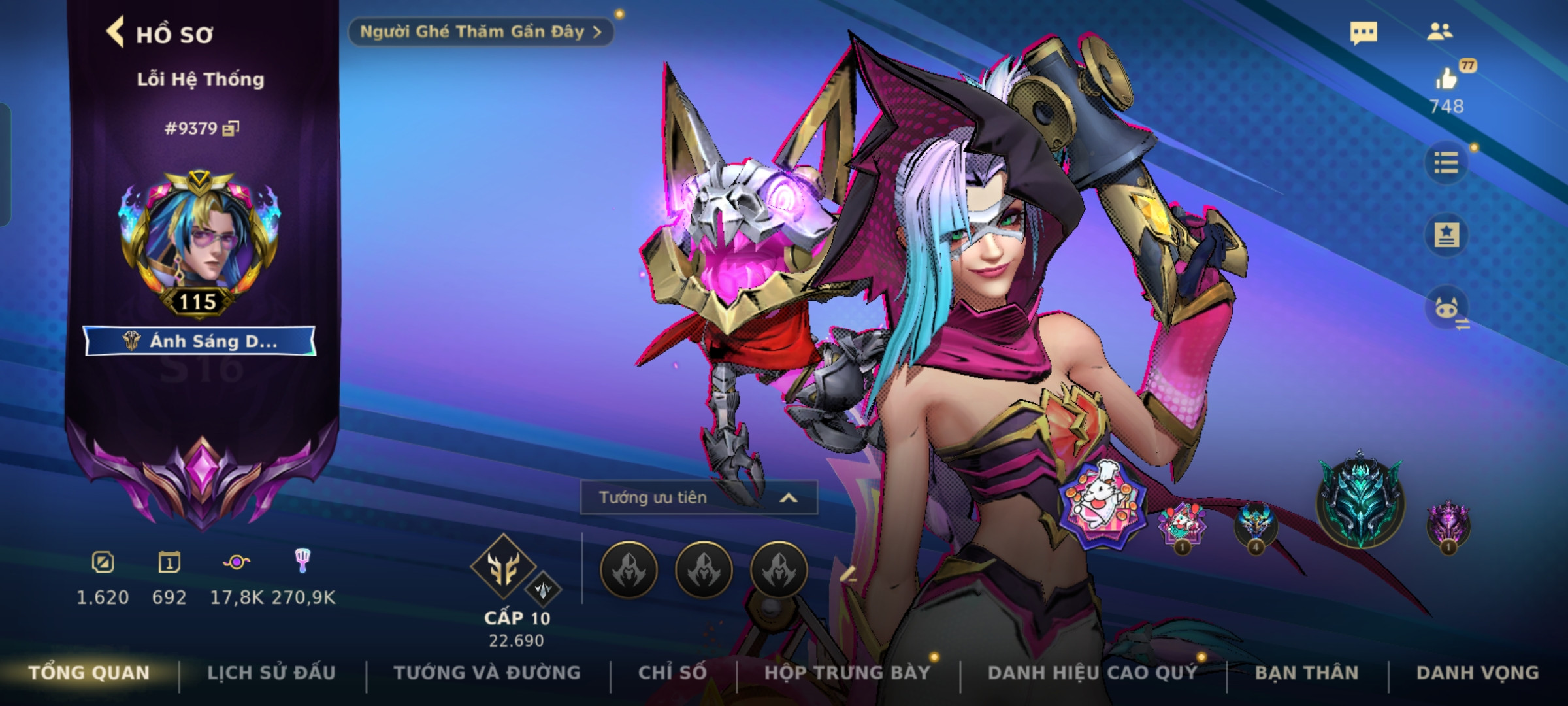Select the Ánh Sáng D... title banner

[x=200, y=341]
